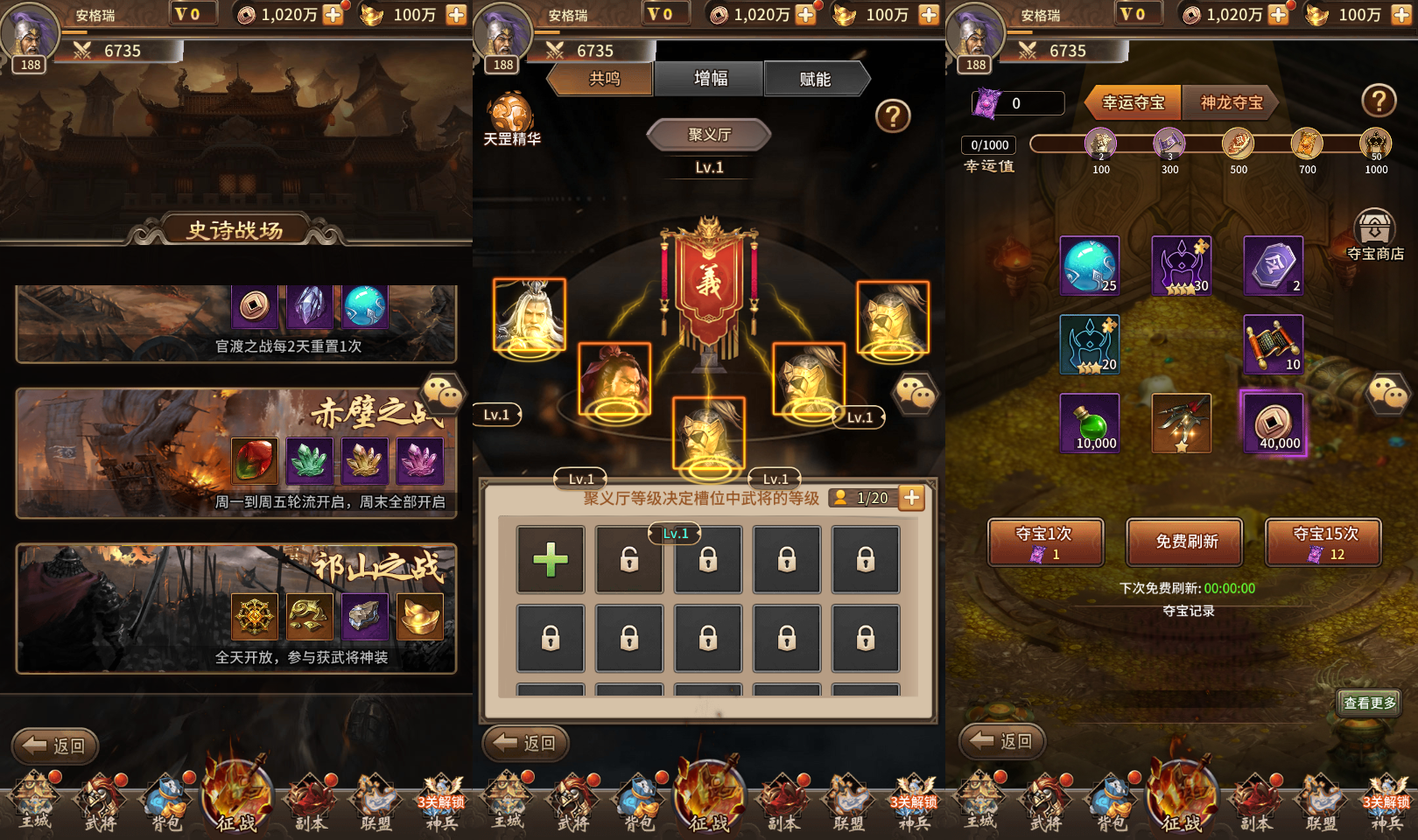Screen dimensions: 1418x840
Task: Click the 查看更多 button
Action: 1370,703
